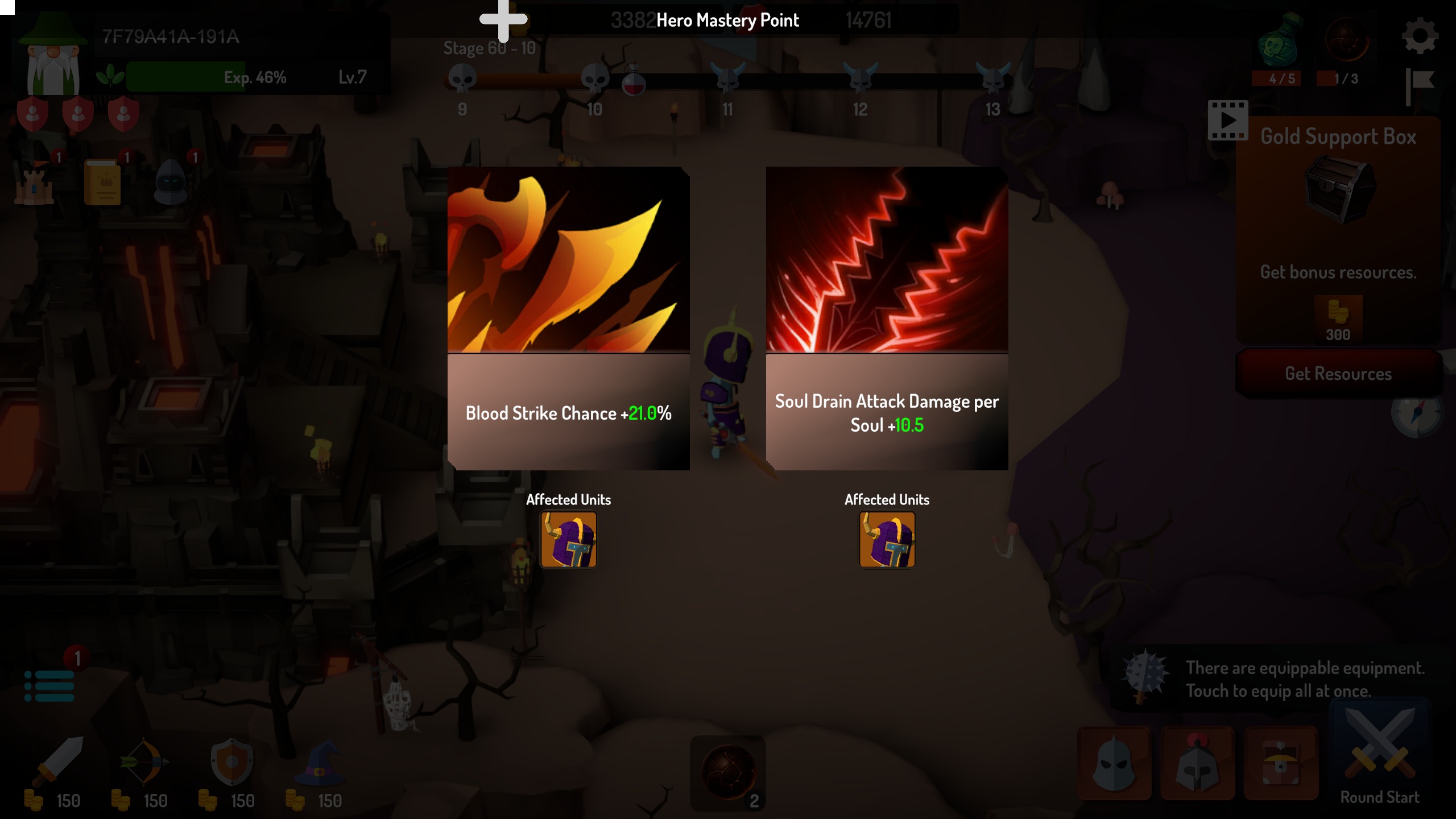Start the round with the crossed swords button
This screenshot has height=819, width=1456.
click(1376, 756)
